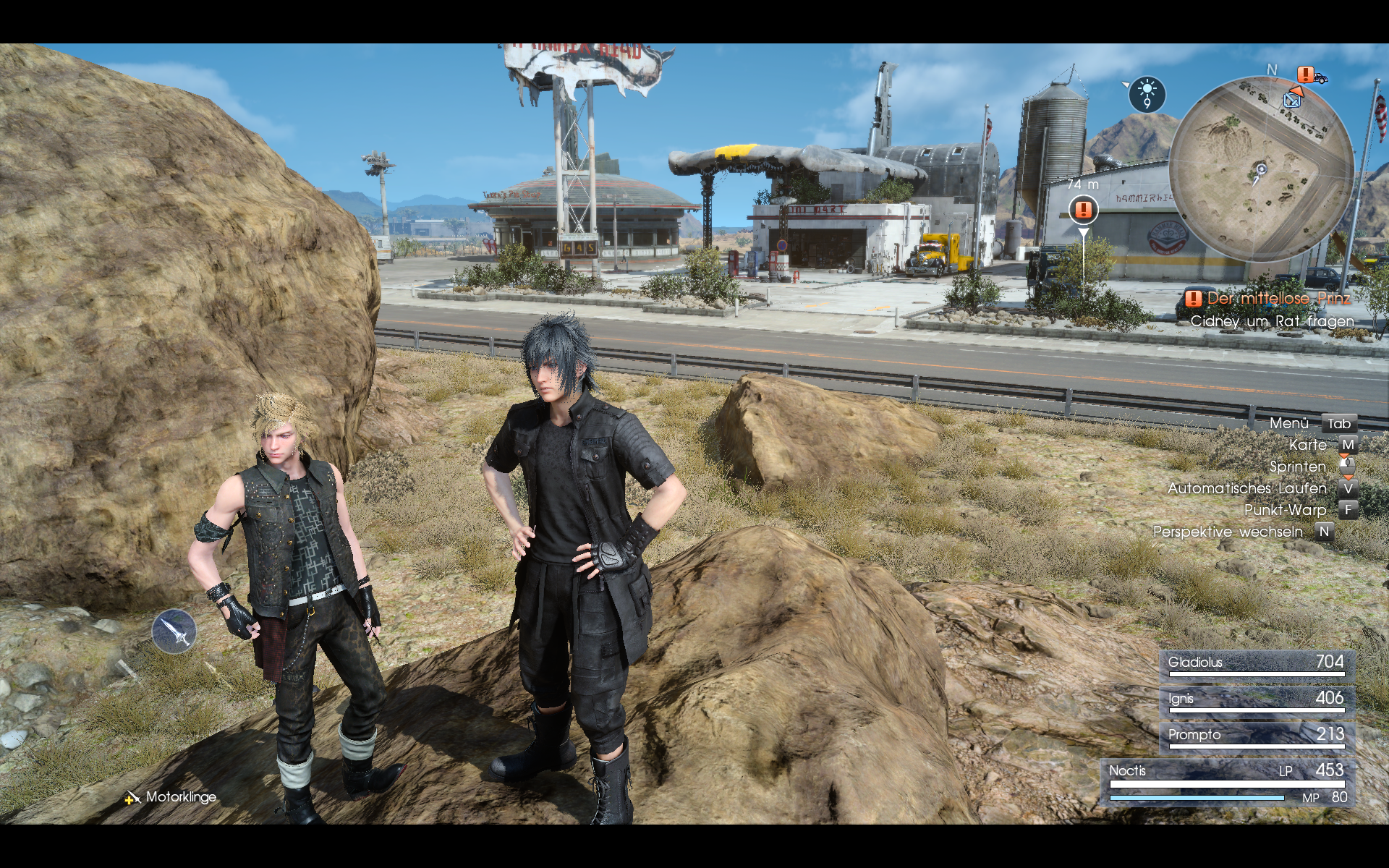This screenshot has height=868, width=1389.
Task: Click the orange exclamation marker labeled 74 m
Action: click(x=1083, y=208)
